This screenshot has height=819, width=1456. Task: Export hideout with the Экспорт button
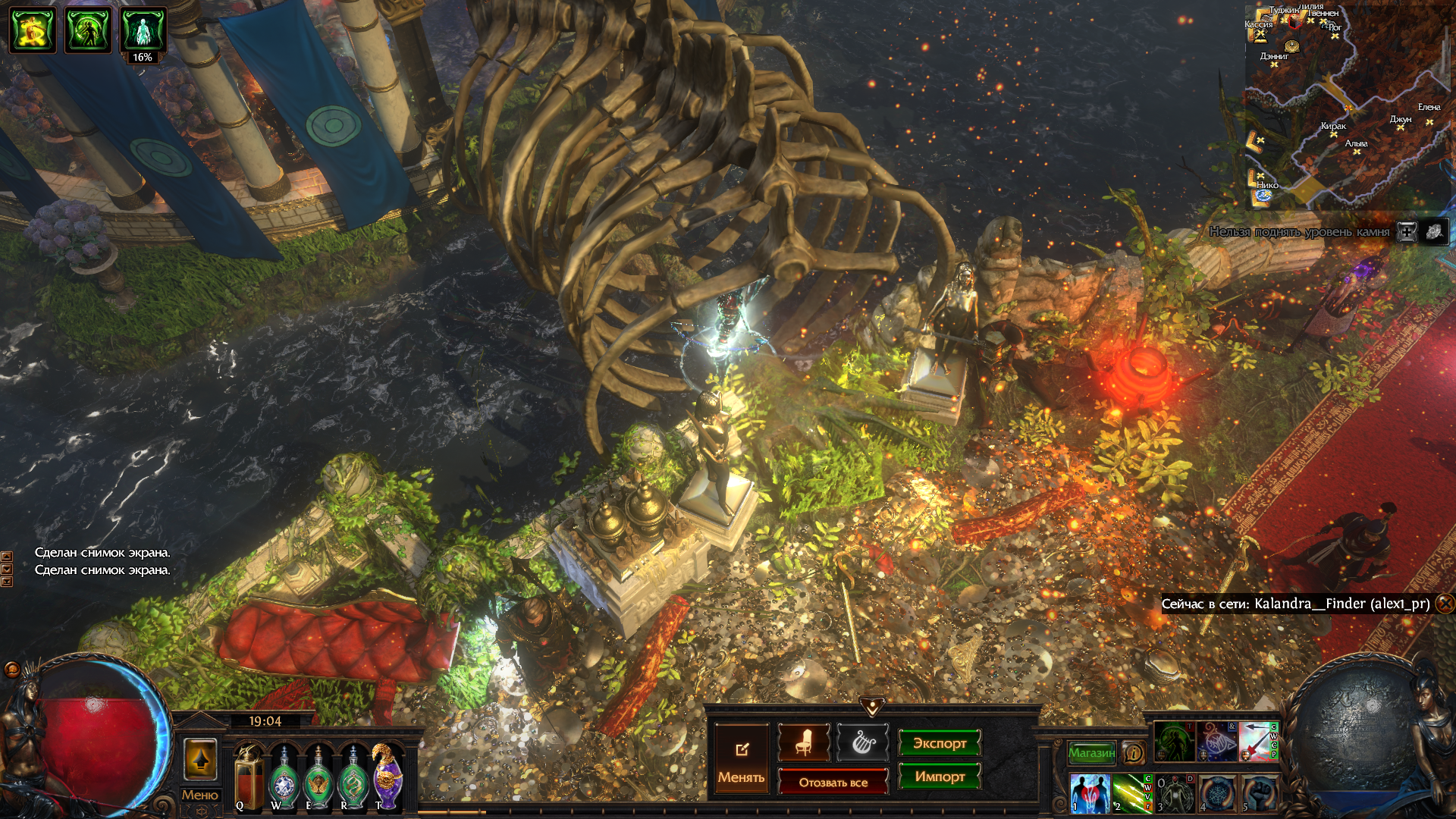click(x=940, y=743)
